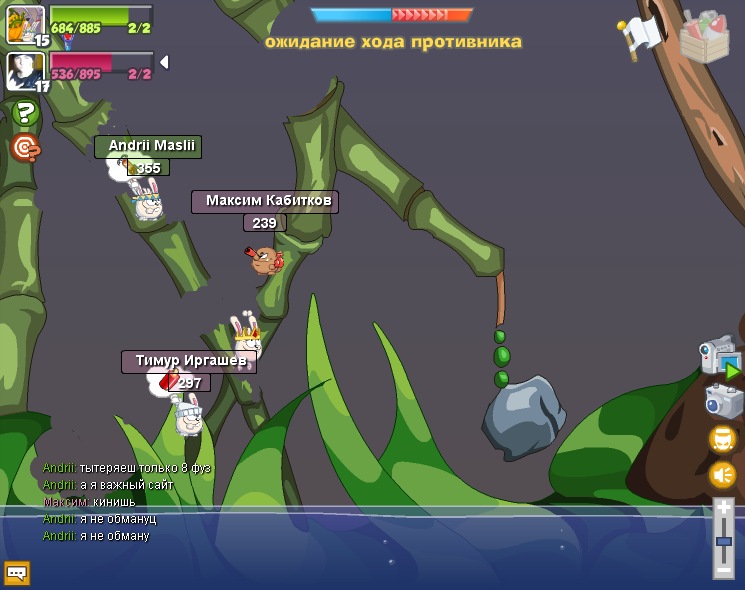Image resolution: width=745 pixels, height=590 pixels.
Task: Collapse the team panel with the white arrow
Action: 163,62
